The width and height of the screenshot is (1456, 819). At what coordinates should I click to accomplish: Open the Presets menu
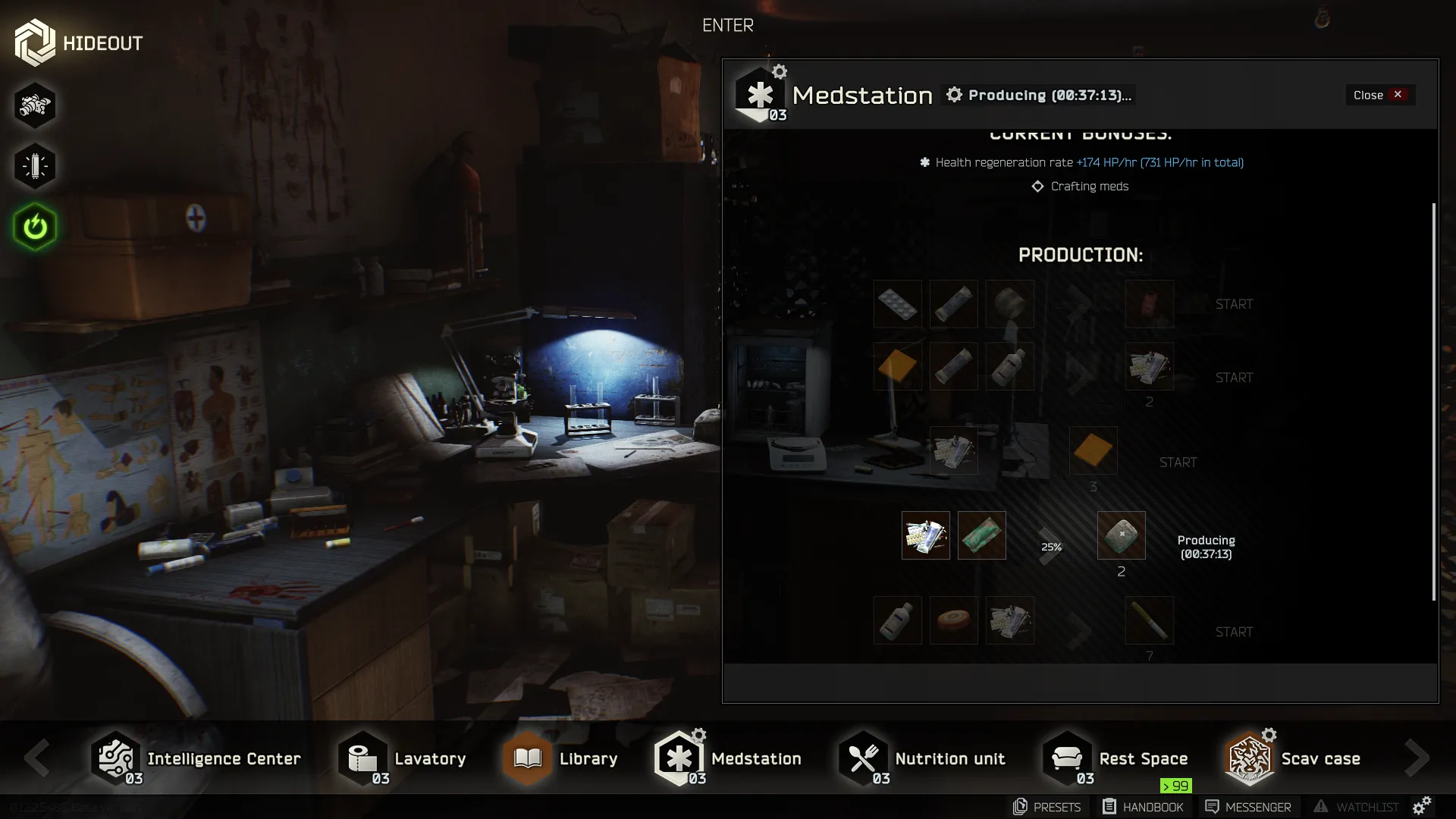tap(1047, 807)
